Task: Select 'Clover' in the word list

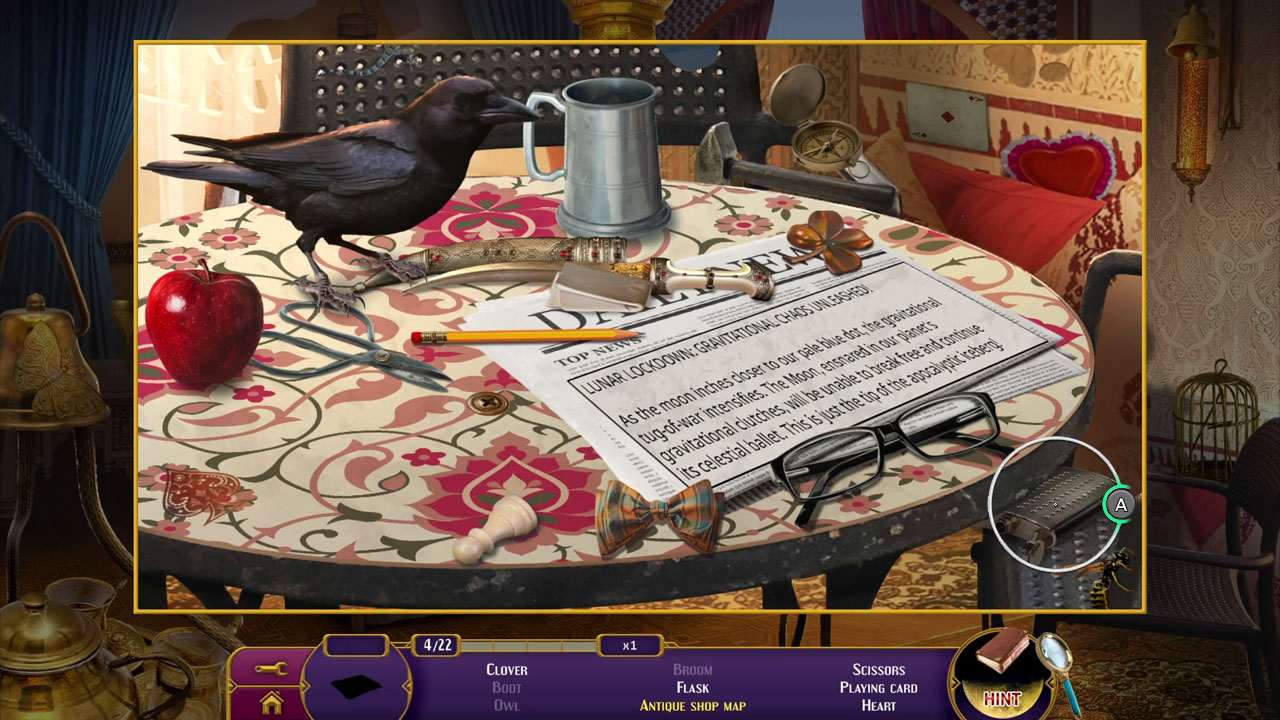Action: [506, 670]
